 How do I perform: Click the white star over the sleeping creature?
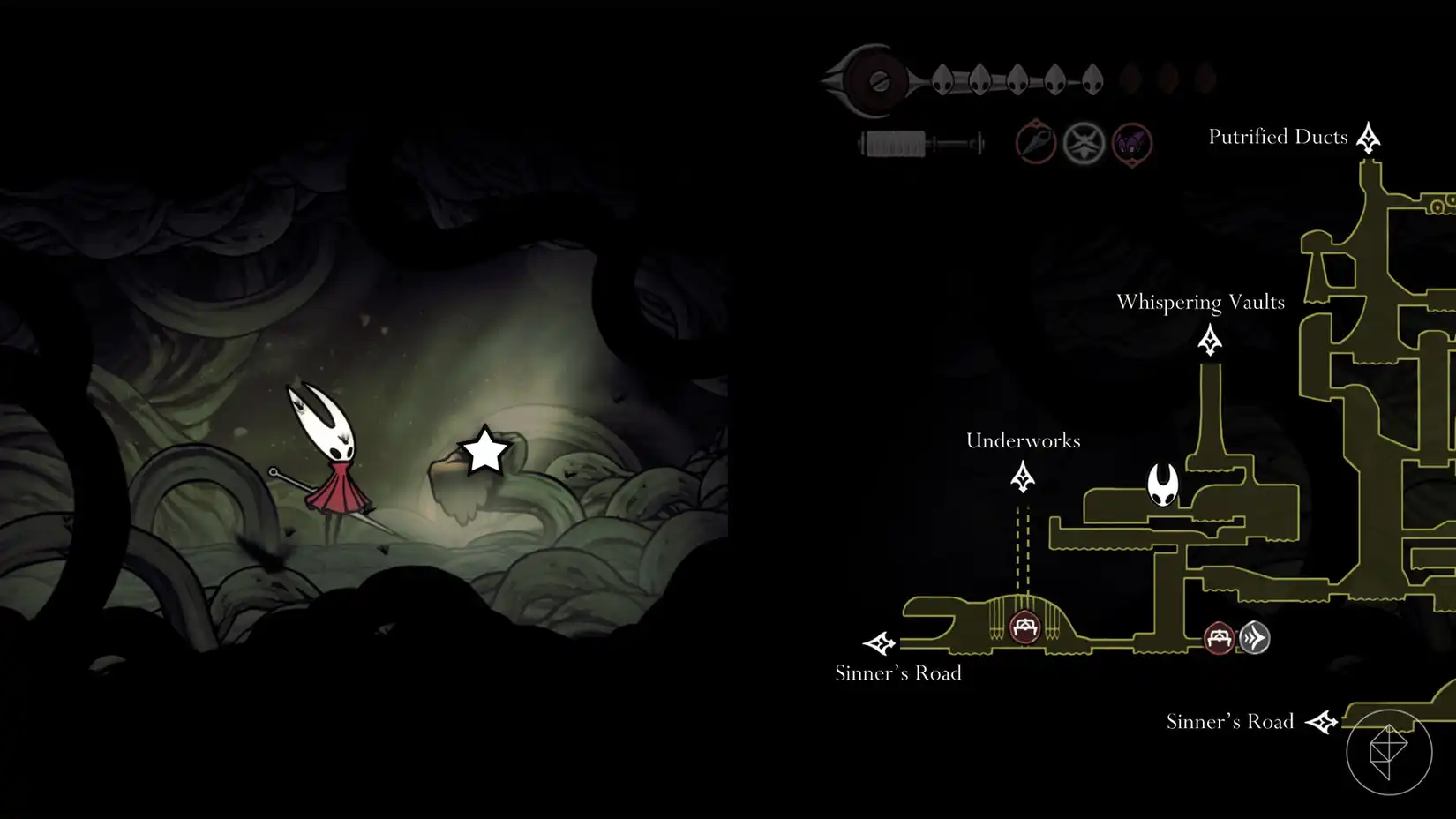coord(487,450)
